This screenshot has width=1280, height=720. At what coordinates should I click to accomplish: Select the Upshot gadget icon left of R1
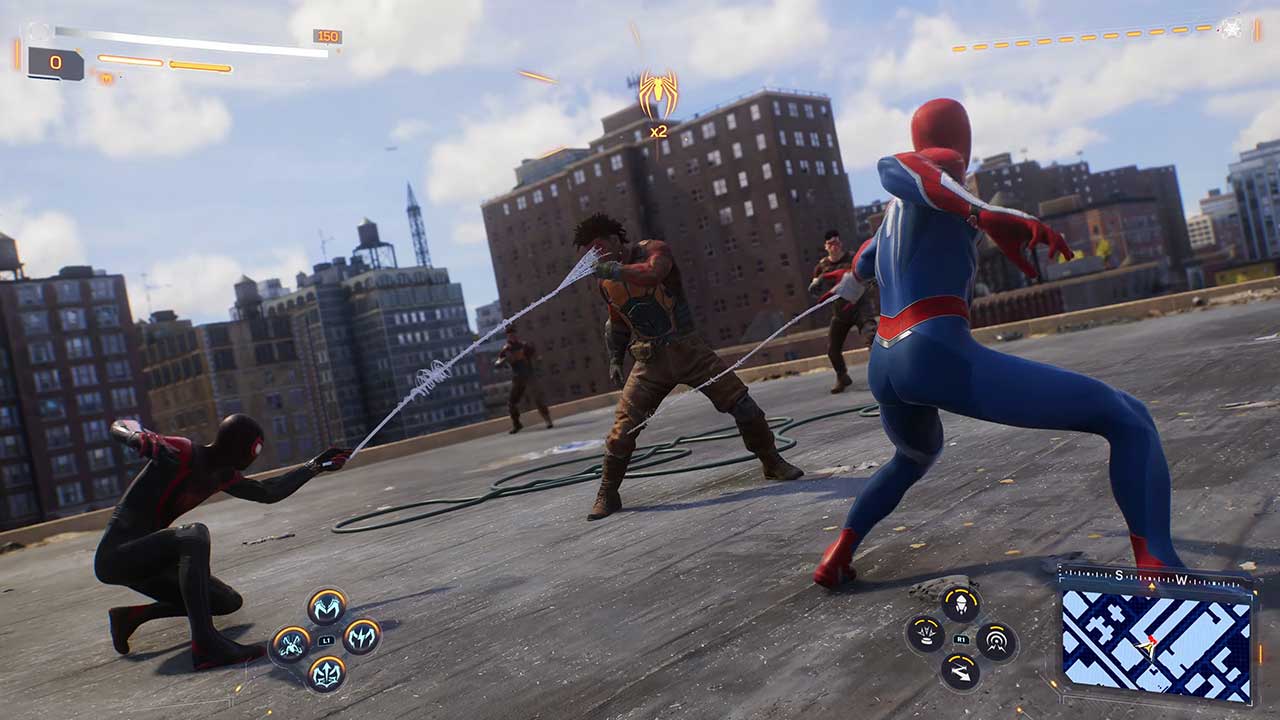point(926,634)
